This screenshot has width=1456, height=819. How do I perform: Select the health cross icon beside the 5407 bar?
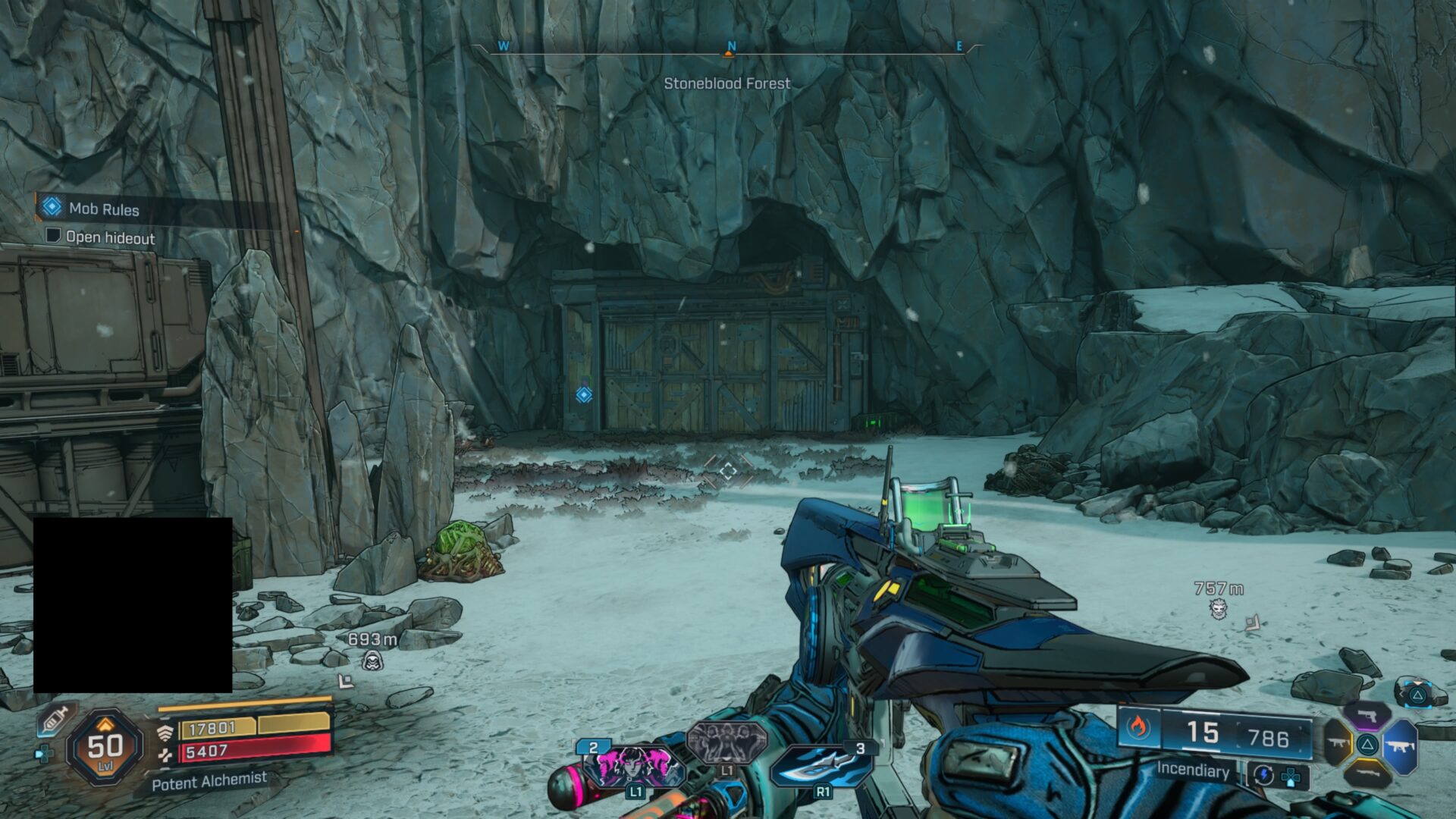click(166, 754)
